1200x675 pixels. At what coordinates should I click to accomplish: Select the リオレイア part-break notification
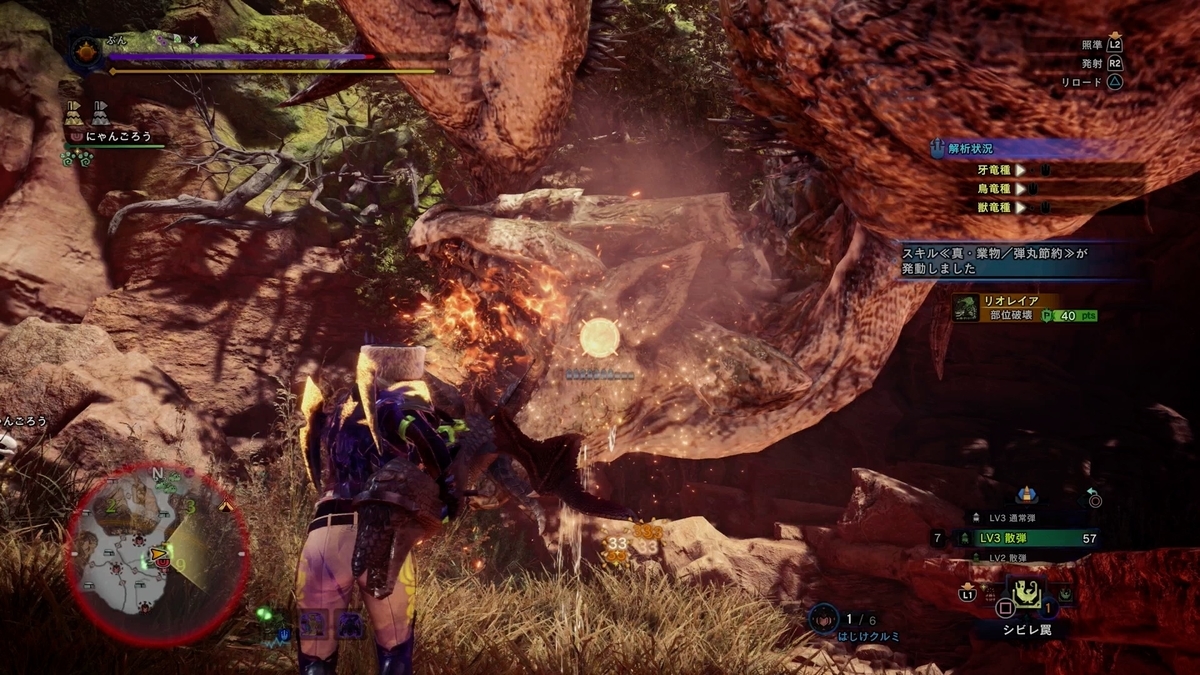[x=1026, y=307]
